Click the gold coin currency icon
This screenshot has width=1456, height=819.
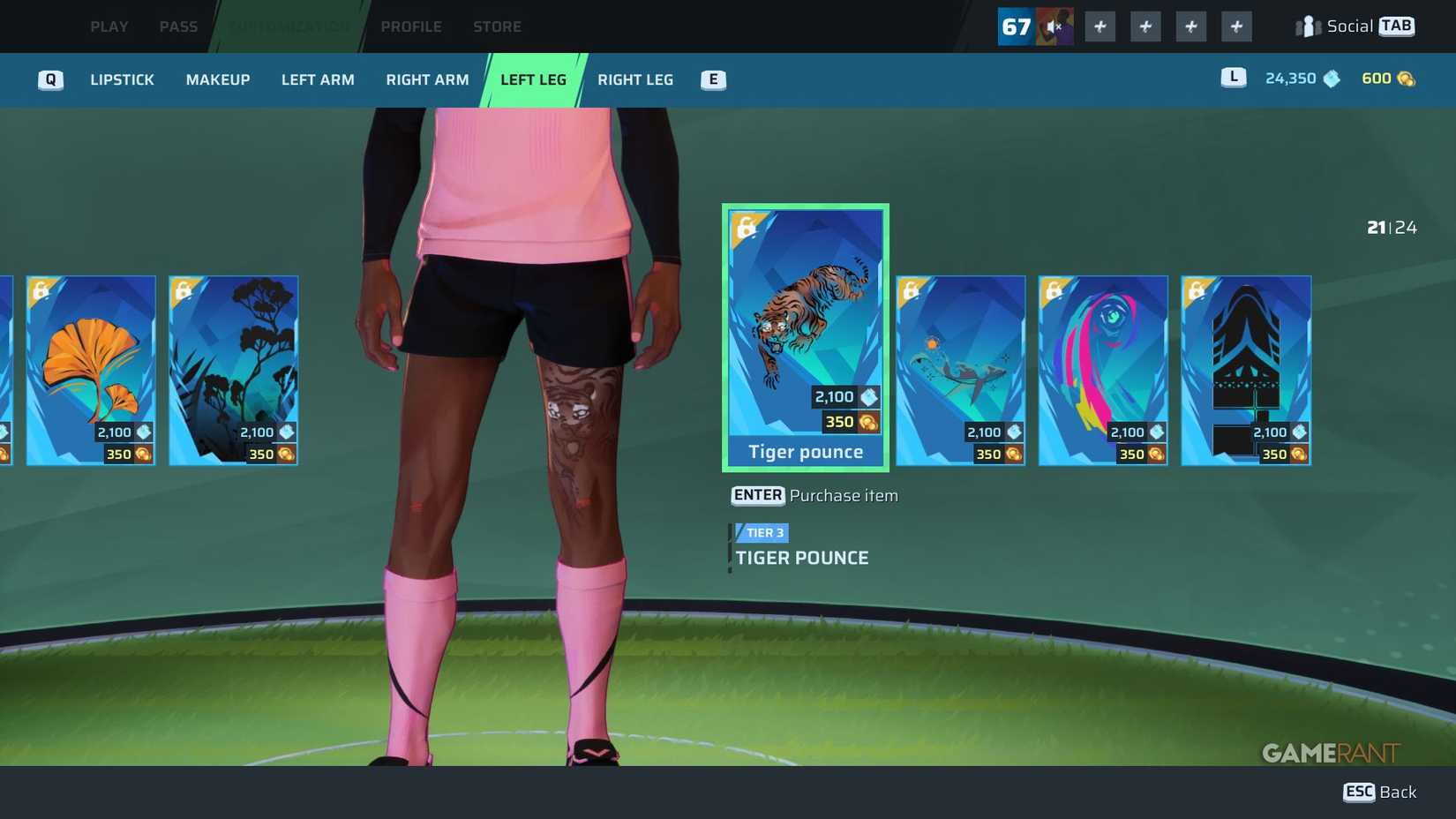pos(1406,78)
